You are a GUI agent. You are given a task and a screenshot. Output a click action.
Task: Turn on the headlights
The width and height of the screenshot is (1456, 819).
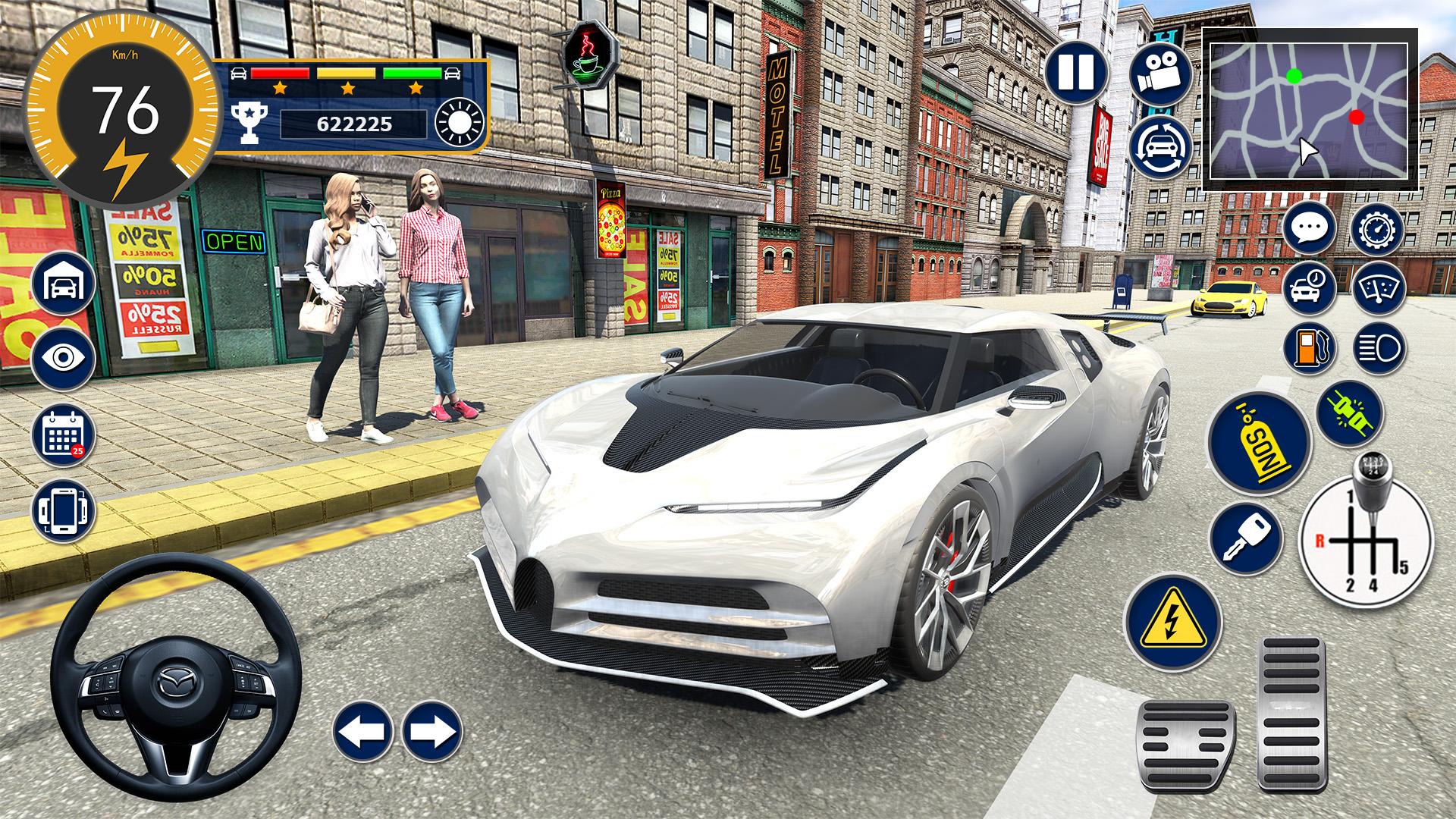pos(1378,349)
